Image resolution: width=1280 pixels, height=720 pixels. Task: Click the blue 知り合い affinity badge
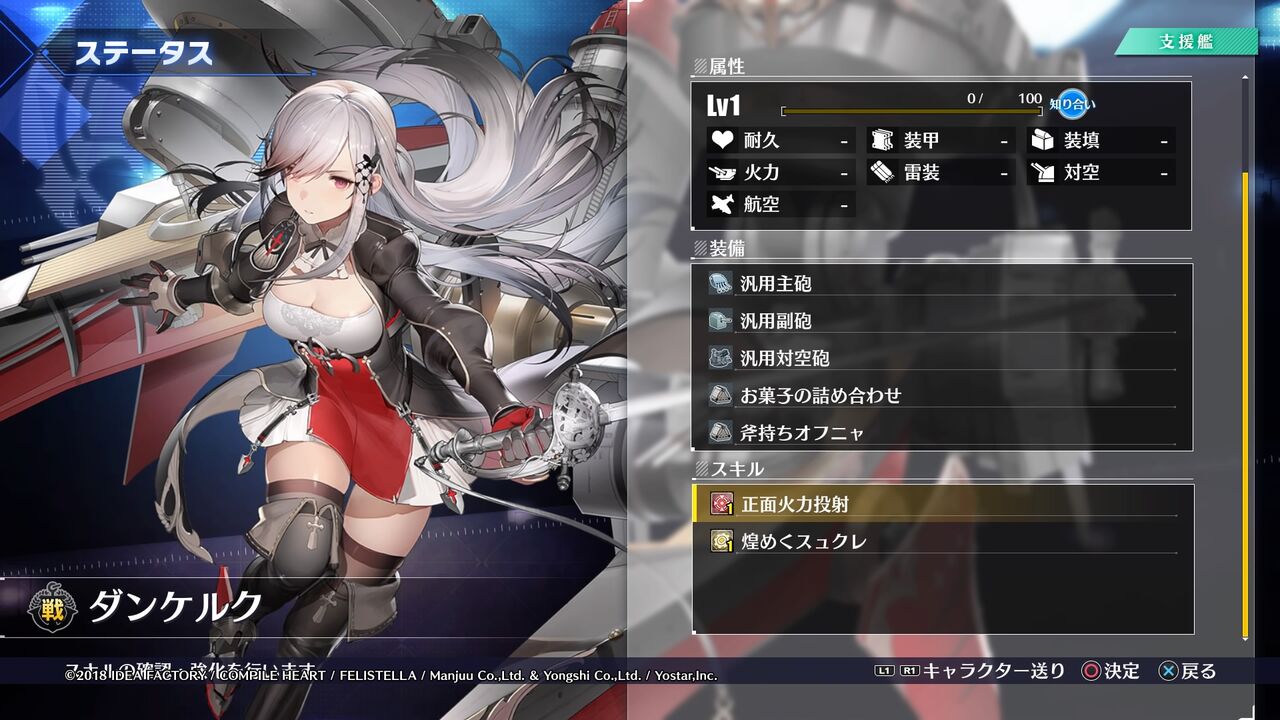click(x=1075, y=105)
